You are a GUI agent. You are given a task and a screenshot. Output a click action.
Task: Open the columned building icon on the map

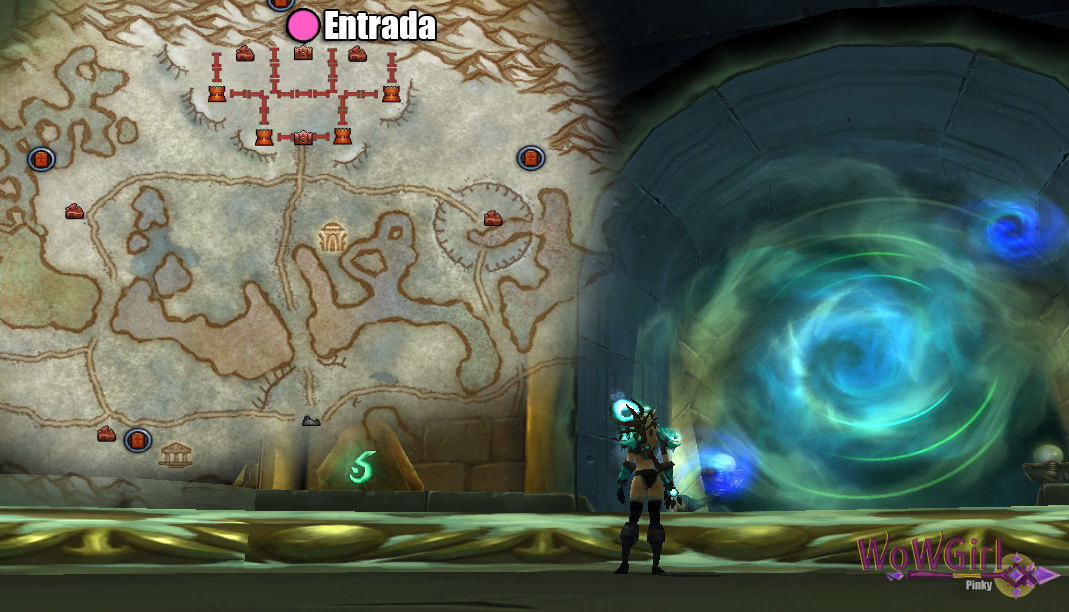[175, 454]
